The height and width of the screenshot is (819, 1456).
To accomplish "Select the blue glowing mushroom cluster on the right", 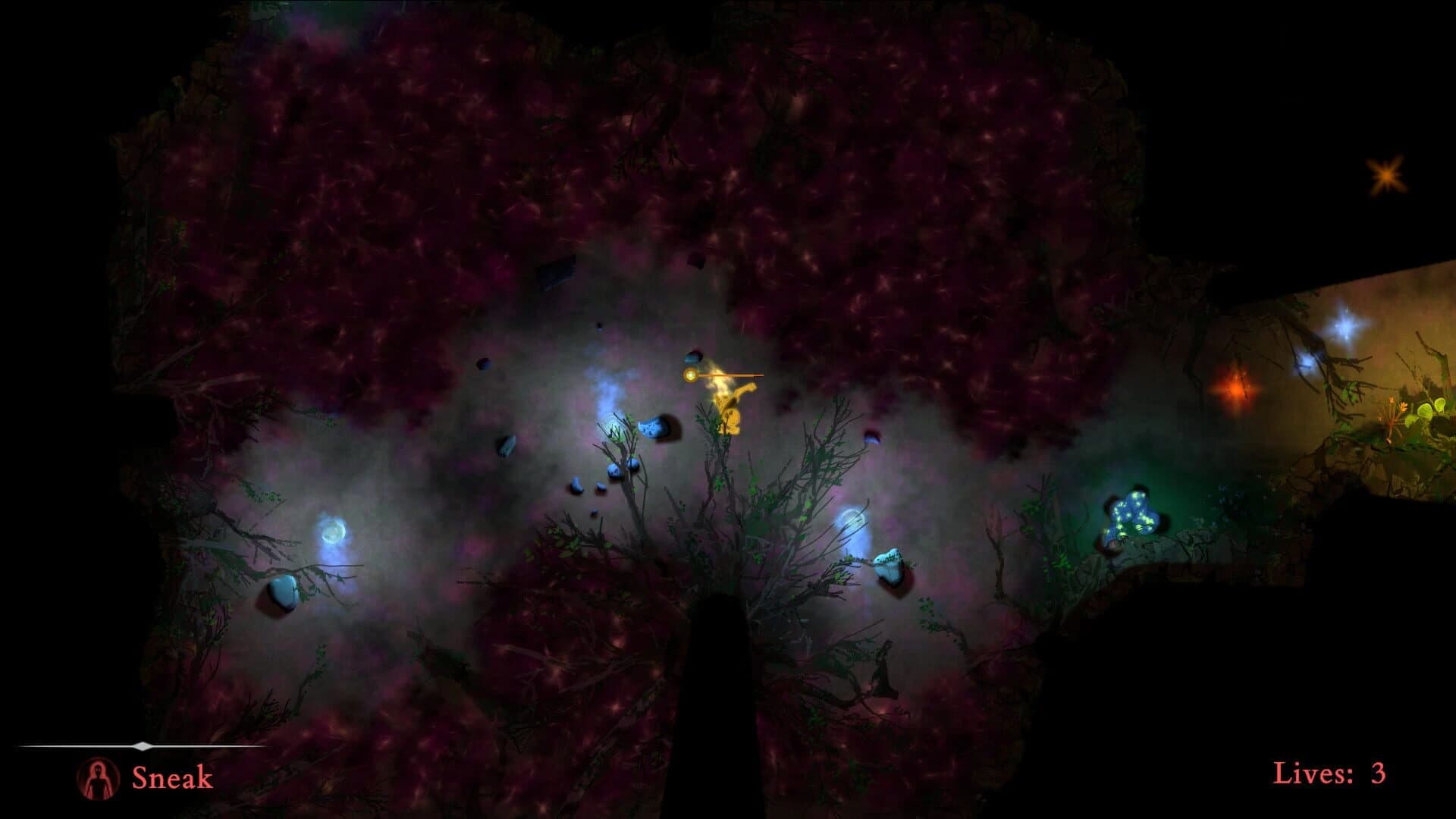I will pyautogui.click(x=1132, y=513).
